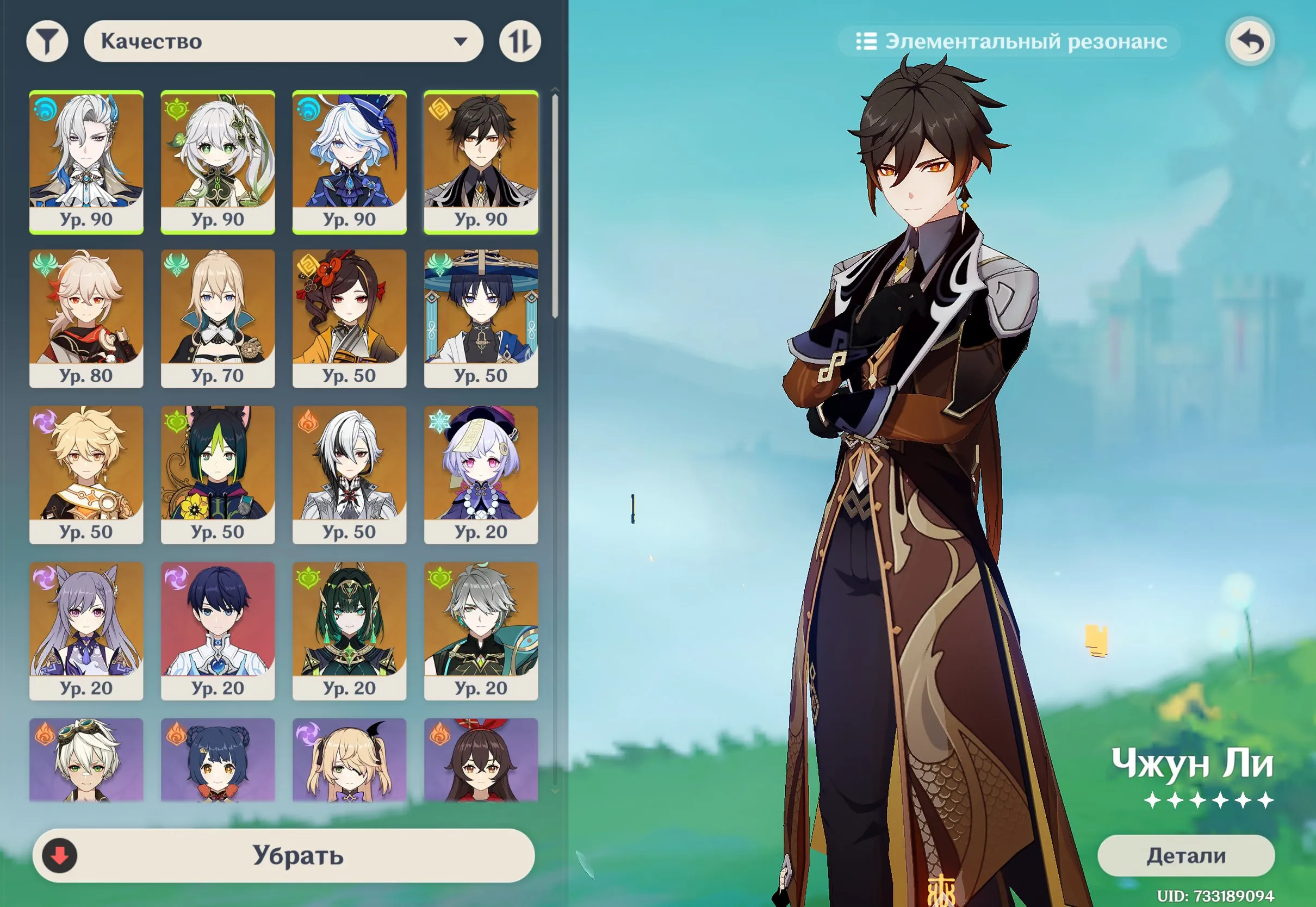
Task: Select Amber's portrait in the bottom row
Action: [x=482, y=761]
